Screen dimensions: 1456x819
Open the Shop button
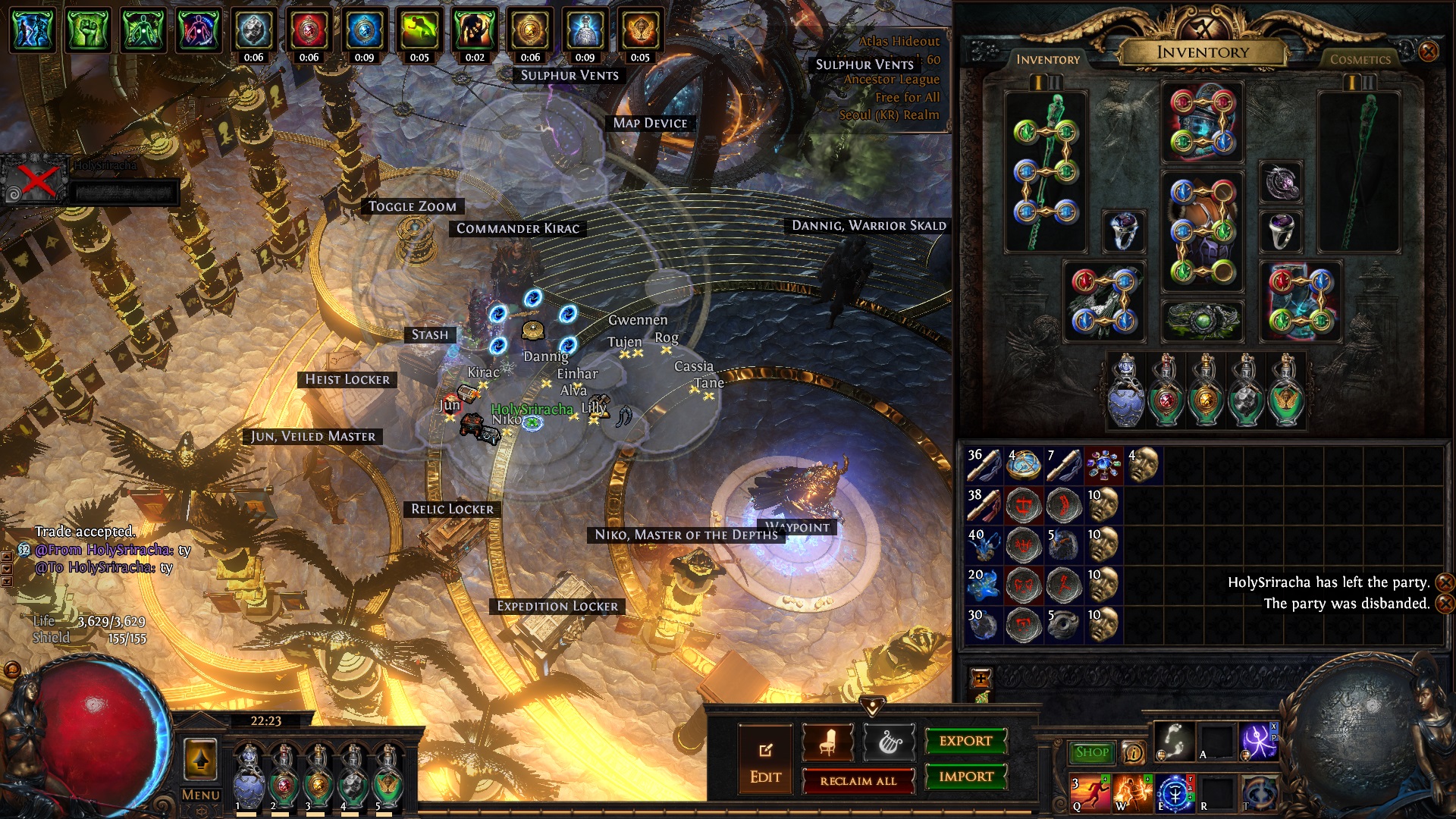[1091, 752]
